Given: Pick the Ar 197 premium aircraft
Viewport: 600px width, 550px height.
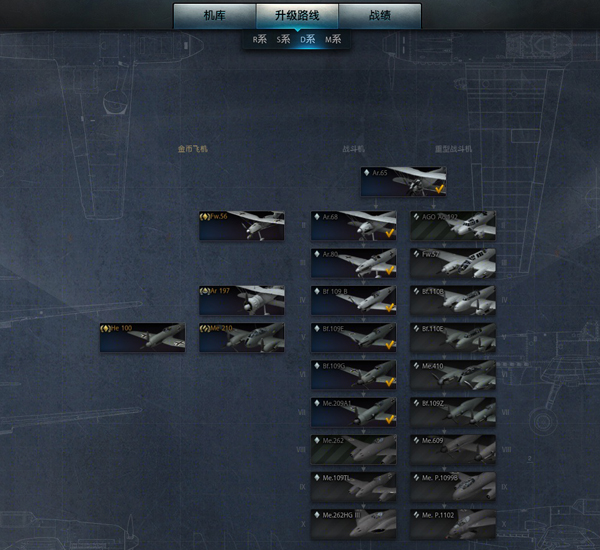Looking at the screenshot, I should [241, 300].
